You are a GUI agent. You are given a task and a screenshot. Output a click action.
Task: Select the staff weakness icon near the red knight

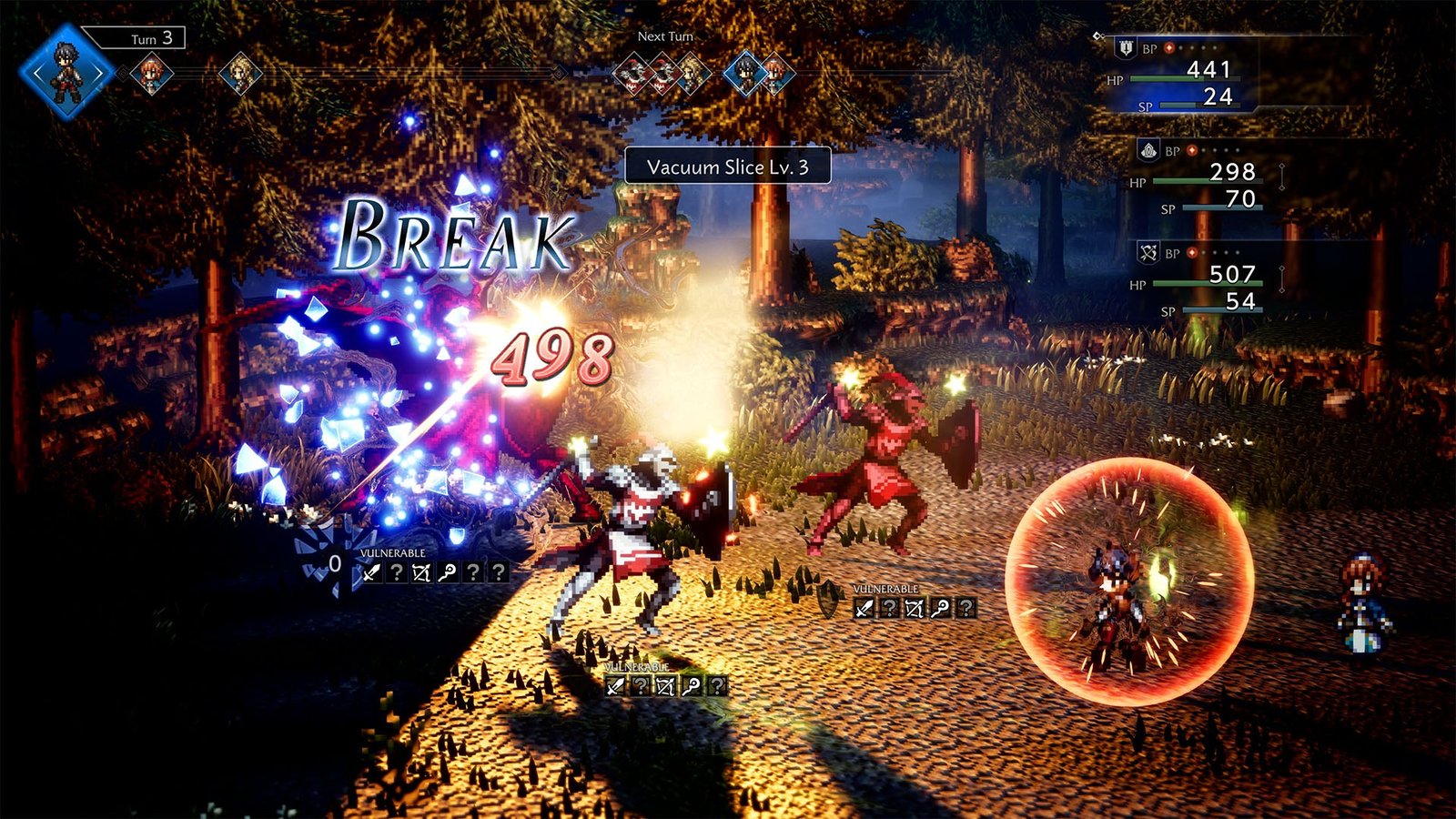coord(941,607)
